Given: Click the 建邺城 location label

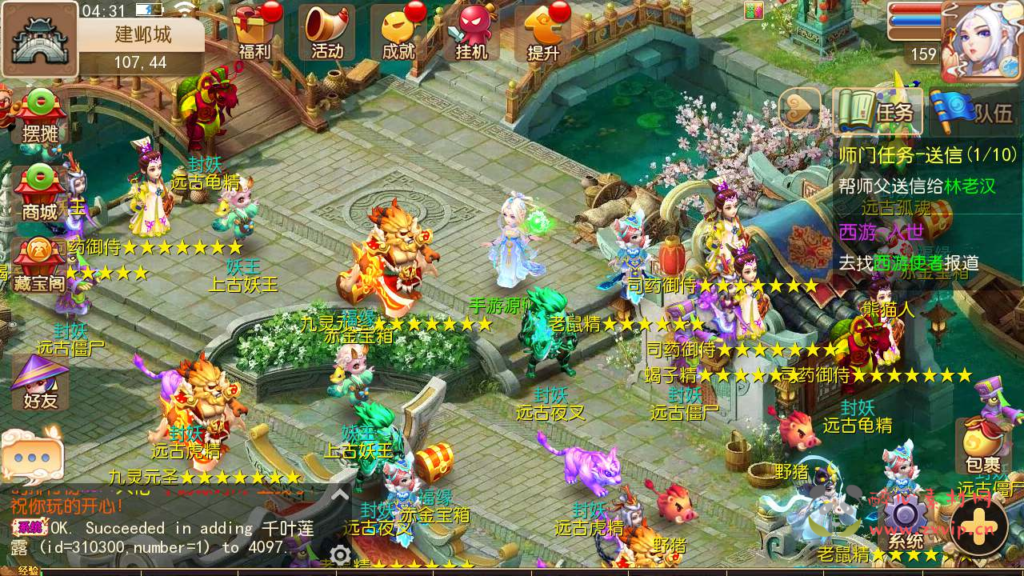Looking at the screenshot, I should click(x=141, y=35).
